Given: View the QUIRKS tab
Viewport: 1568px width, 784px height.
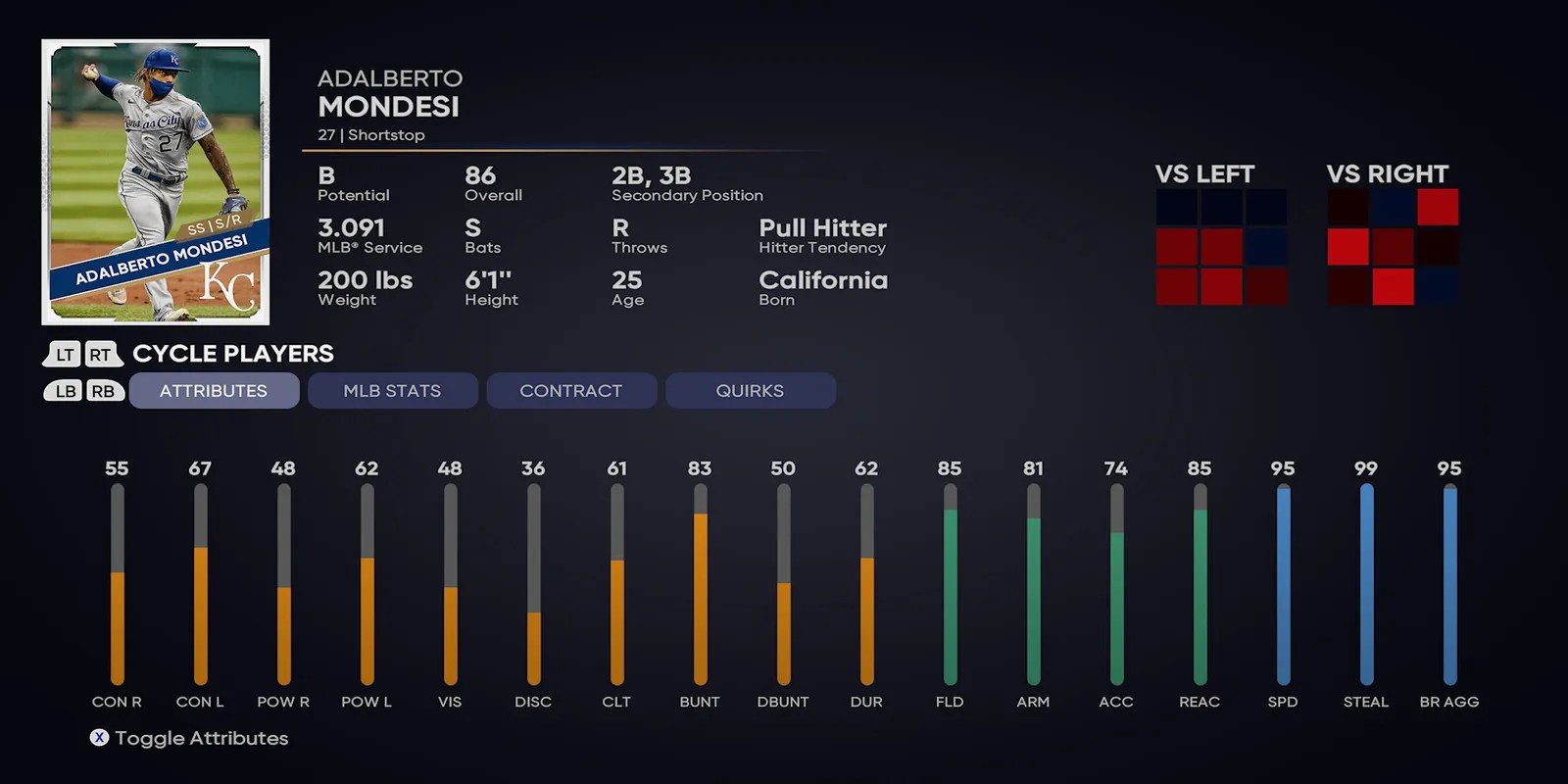Looking at the screenshot, I should click(x=751, y=390).
